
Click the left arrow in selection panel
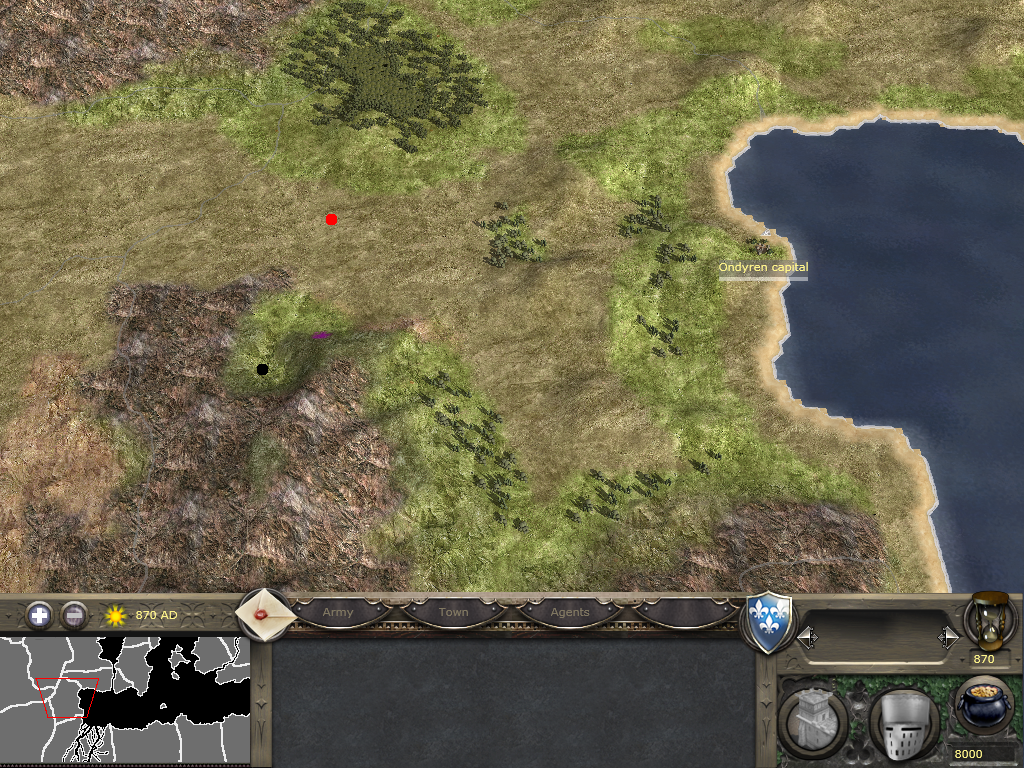[x=806, y=636]
